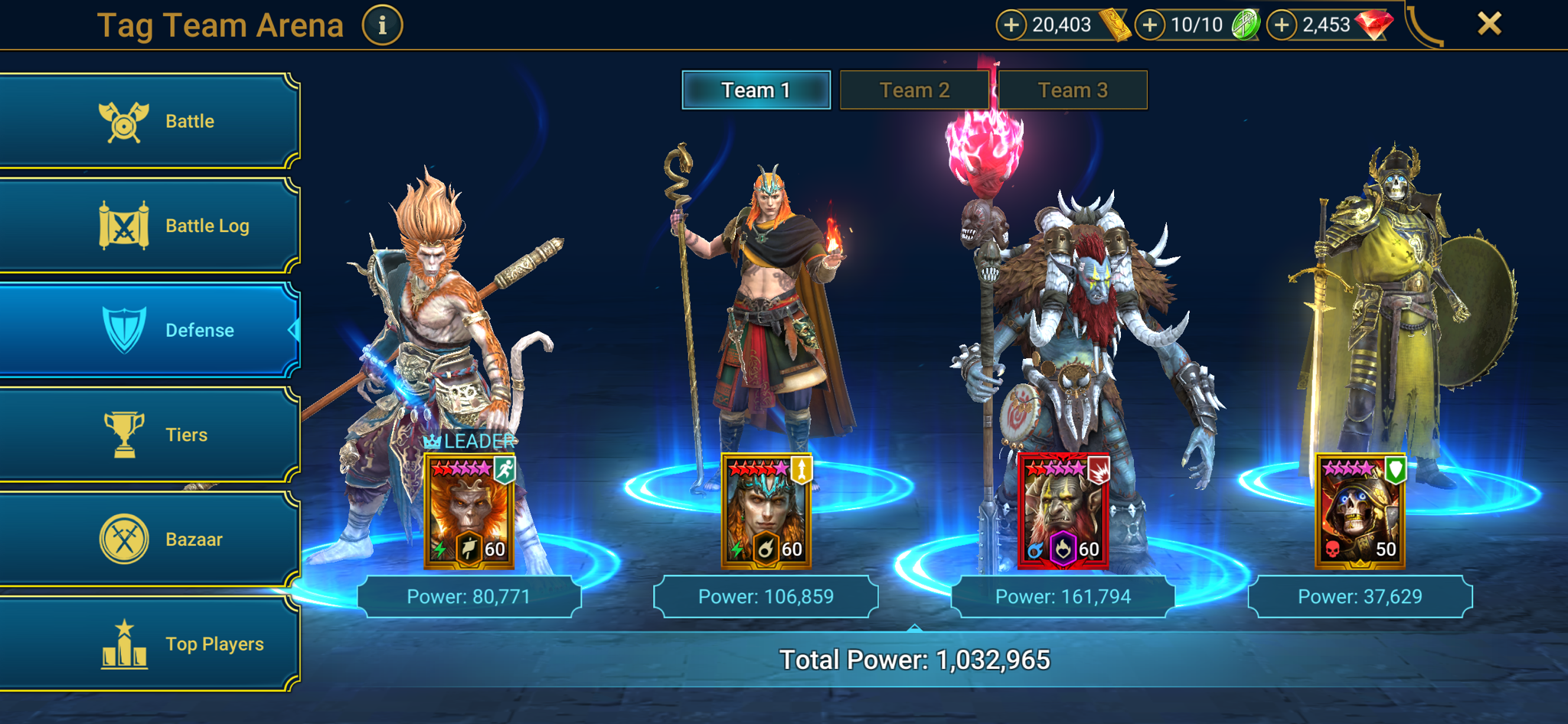The width and height of the screenshot is (1568, 724).
Task: Open the Bazaar shop
Action: [149, 540]
